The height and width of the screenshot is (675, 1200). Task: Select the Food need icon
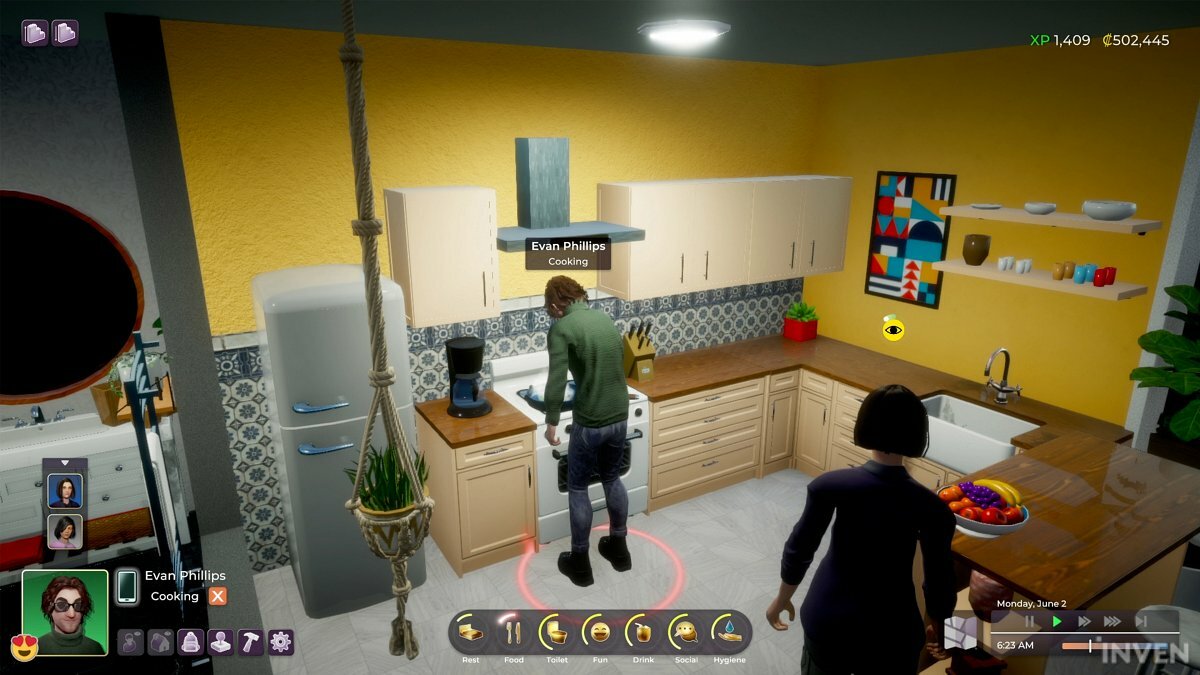tap(513, 633)
